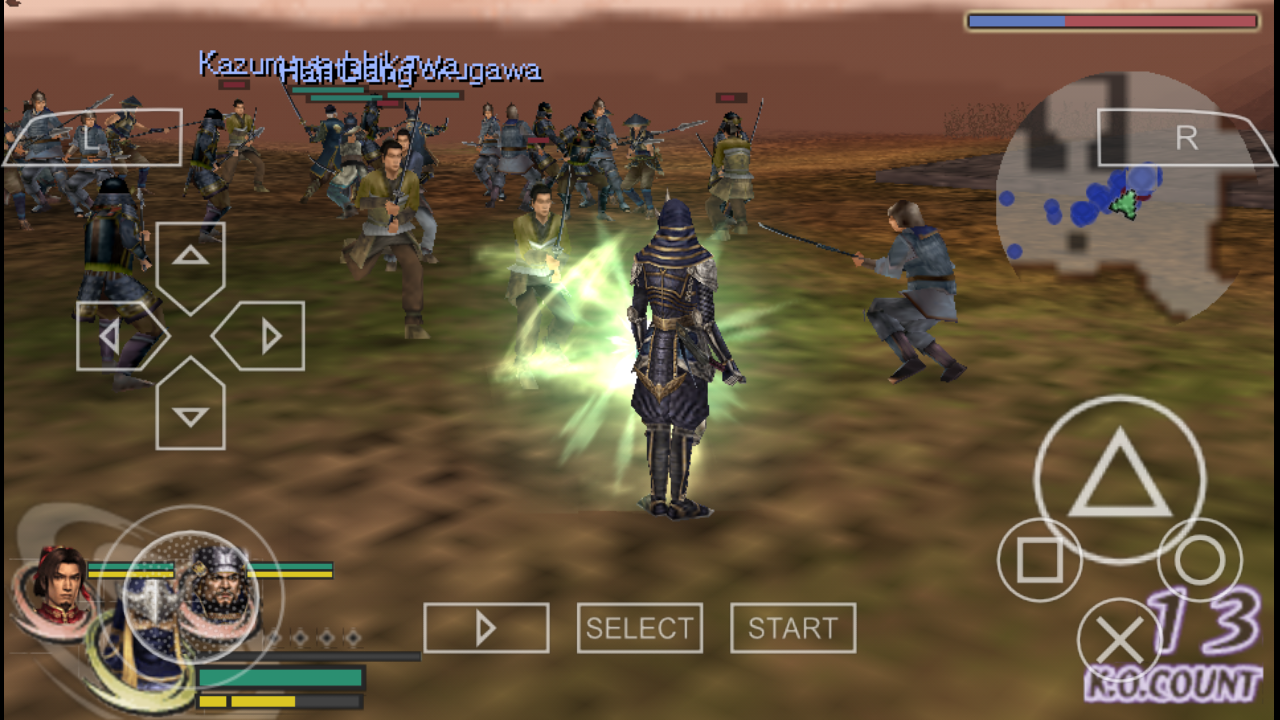Viewport: 1280px width, 720px height.
Task: Tap the right-arrow fast-forward button
Action: coord(486,626)
